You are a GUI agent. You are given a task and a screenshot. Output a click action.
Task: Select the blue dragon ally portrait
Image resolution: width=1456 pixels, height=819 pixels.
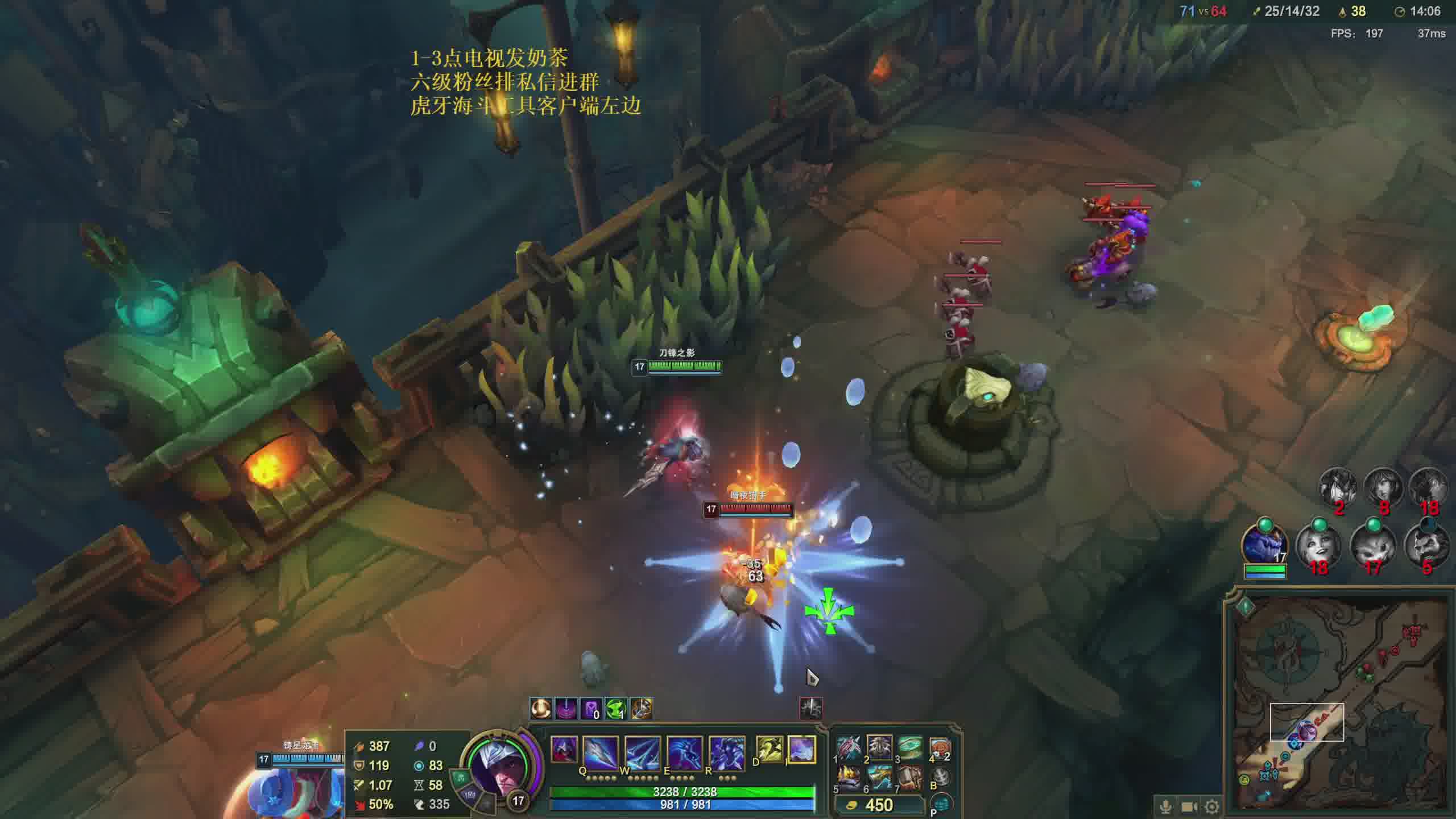click(1264, 544)
